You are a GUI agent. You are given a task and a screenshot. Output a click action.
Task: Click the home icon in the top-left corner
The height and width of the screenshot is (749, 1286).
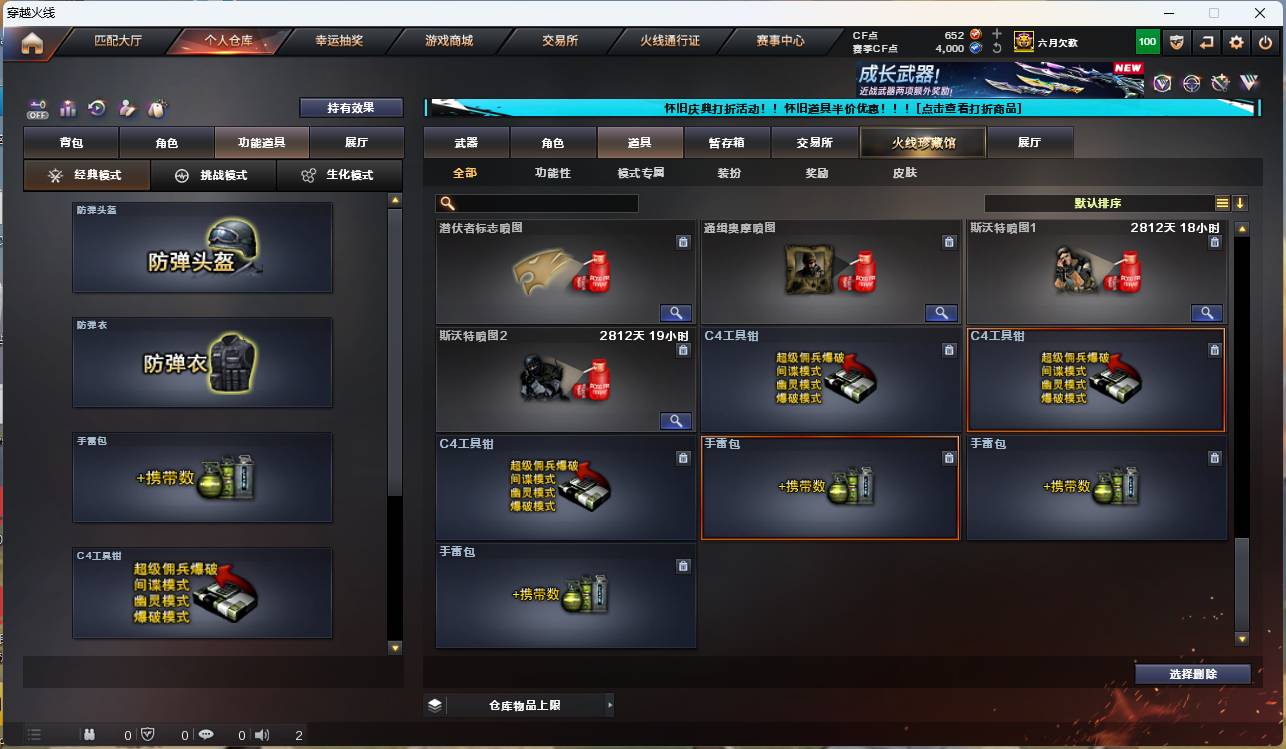point(30,42)
